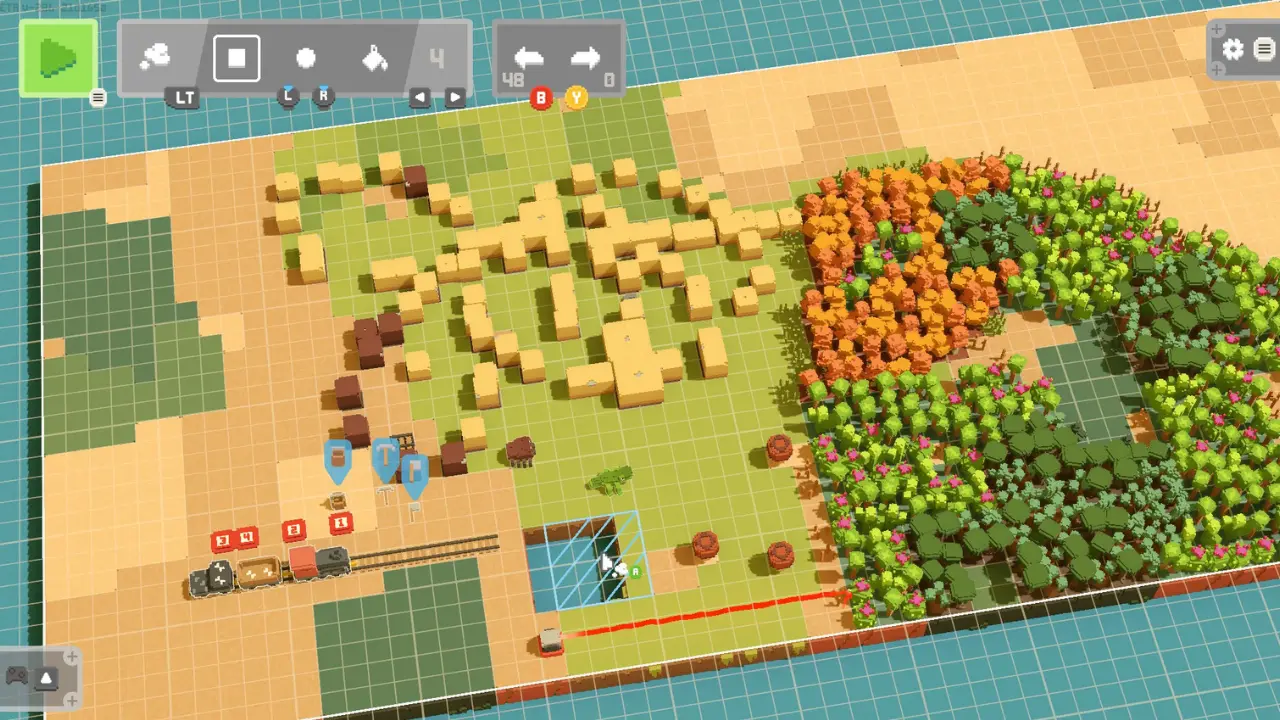Select the cloud-shaped brush tool

[156, 56]
